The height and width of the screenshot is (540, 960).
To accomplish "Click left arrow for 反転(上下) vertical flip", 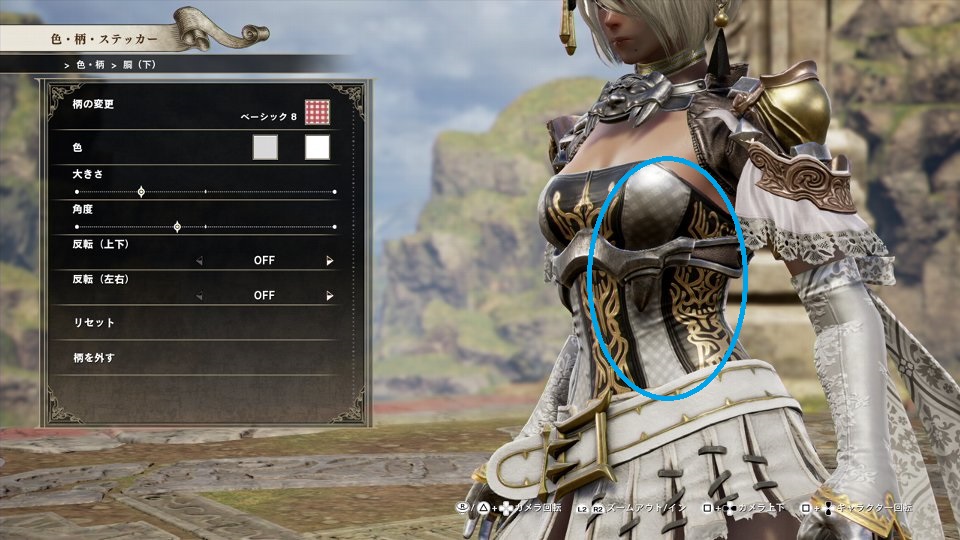I will (199, 261).
